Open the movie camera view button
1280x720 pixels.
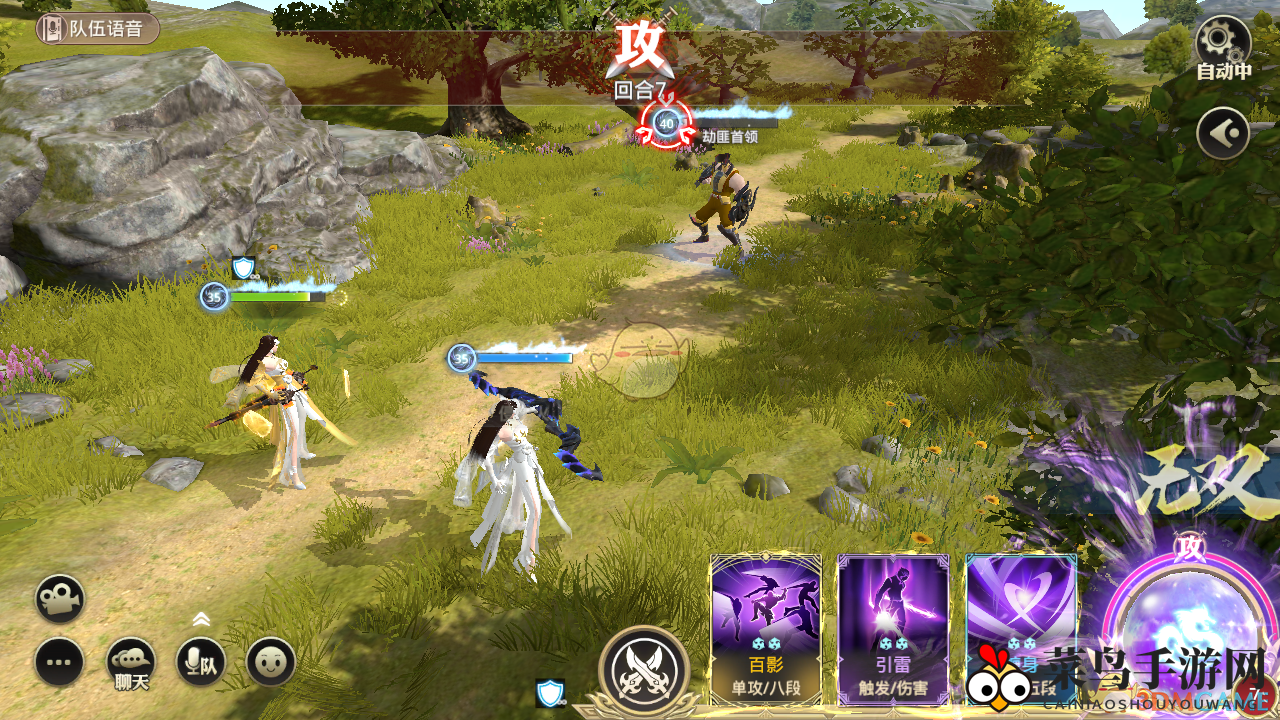(60, 599)
